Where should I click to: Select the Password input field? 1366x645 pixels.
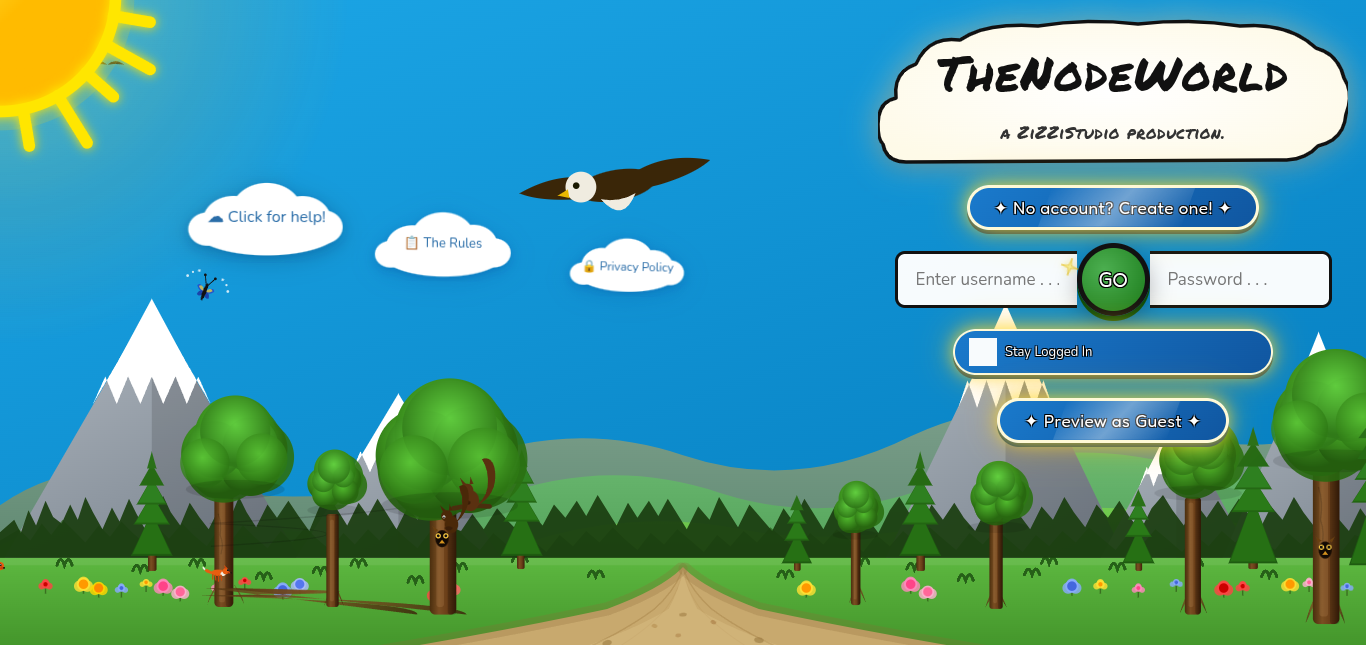click(1240, 279)
